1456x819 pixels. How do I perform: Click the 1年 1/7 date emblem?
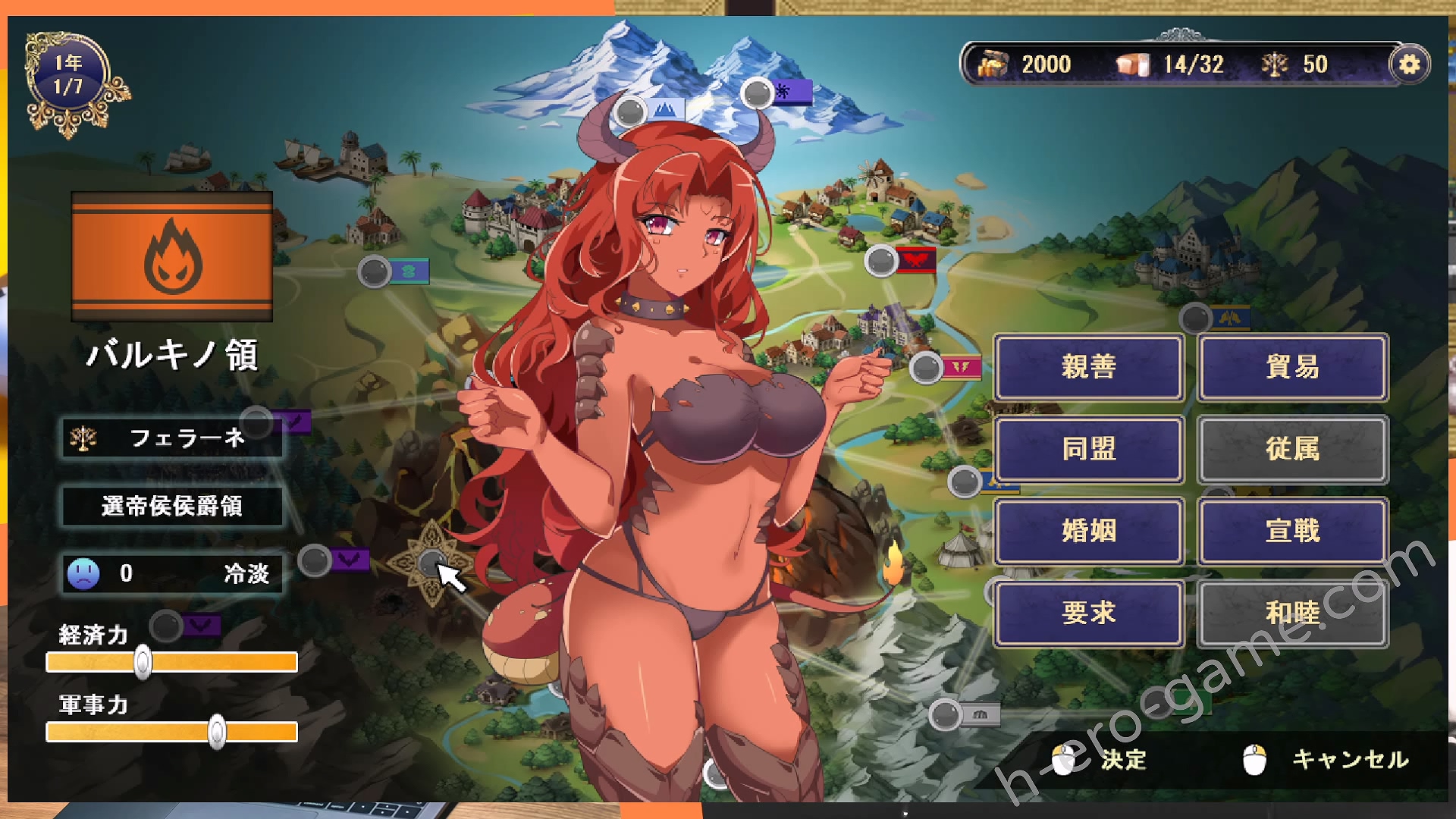click(x=70, y=76)
